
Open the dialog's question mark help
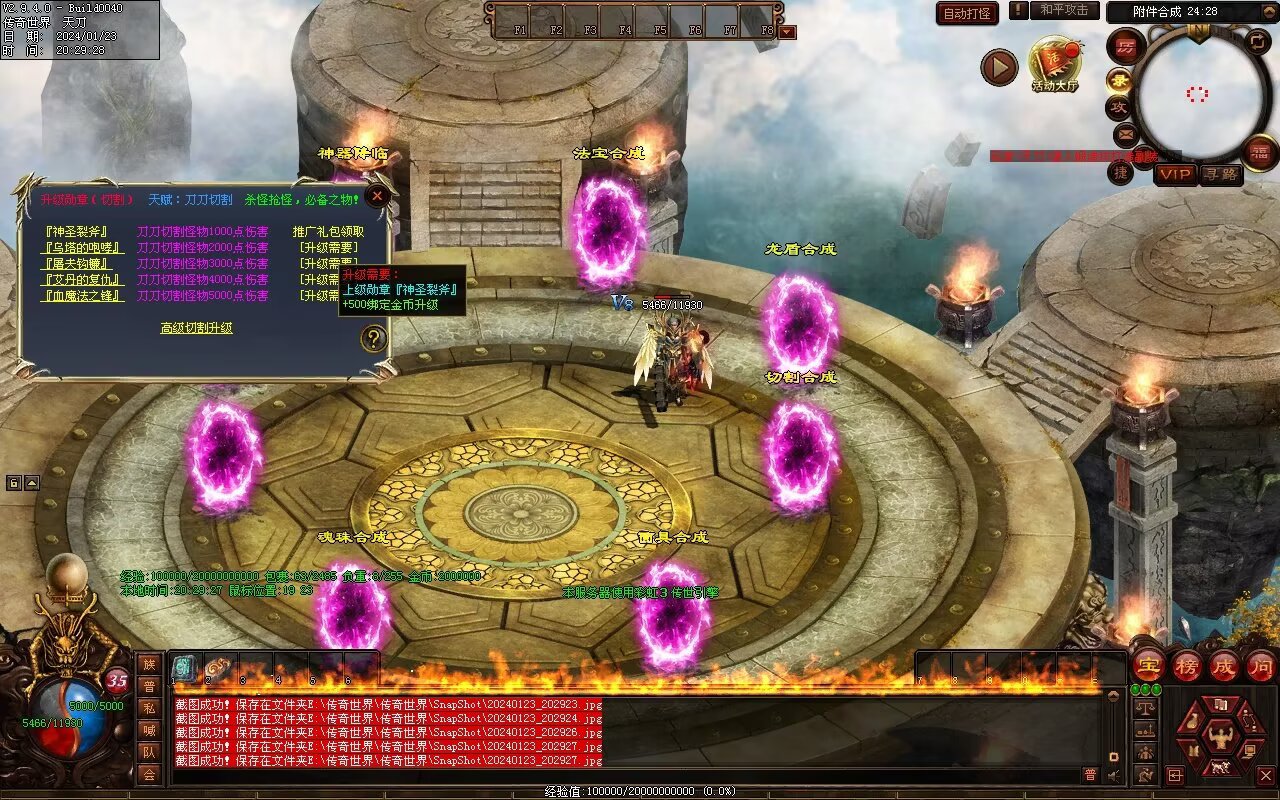(x=373, y=339)
